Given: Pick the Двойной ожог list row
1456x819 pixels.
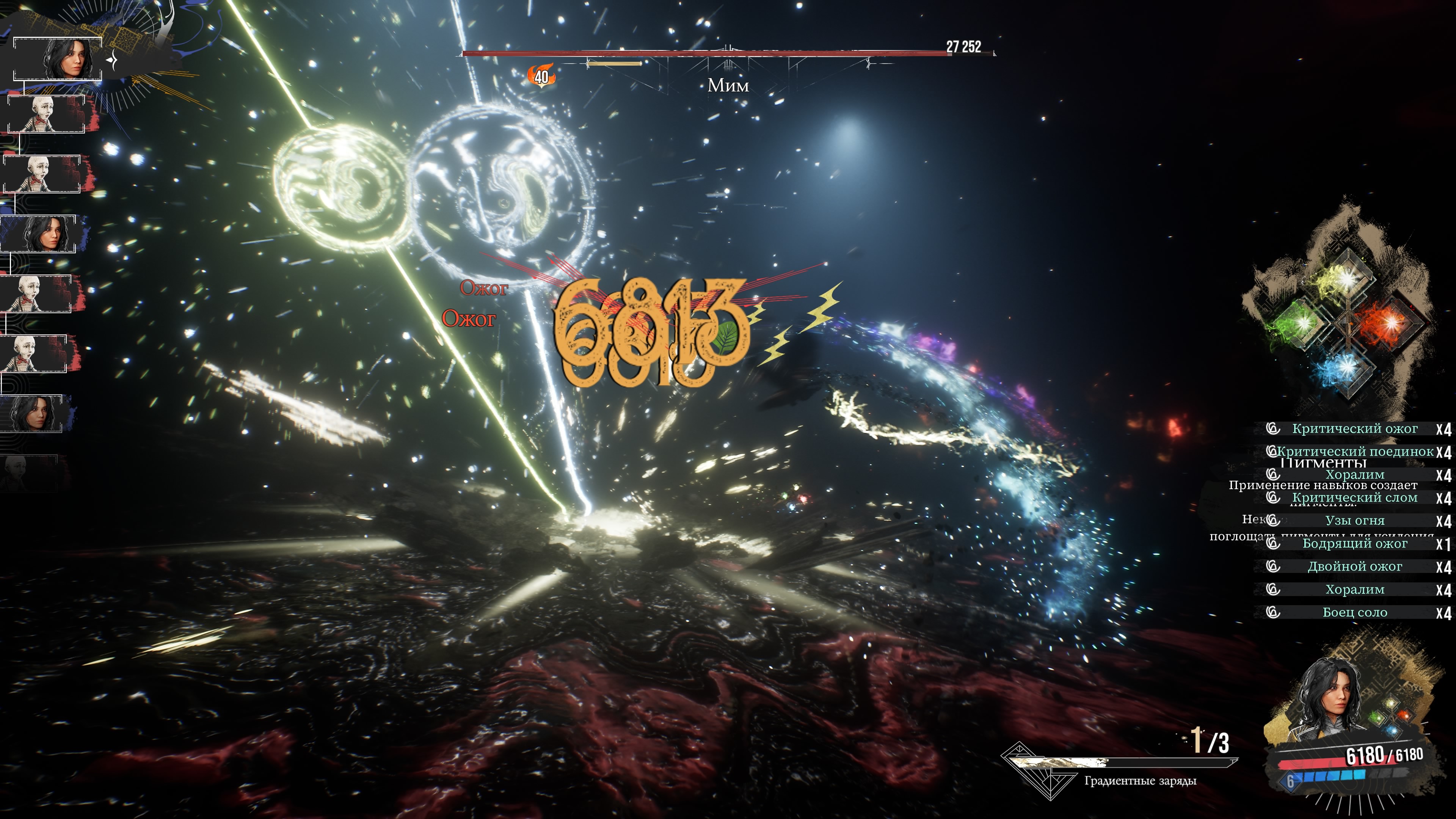Looking at the screenshot, I should point(1354,567).
